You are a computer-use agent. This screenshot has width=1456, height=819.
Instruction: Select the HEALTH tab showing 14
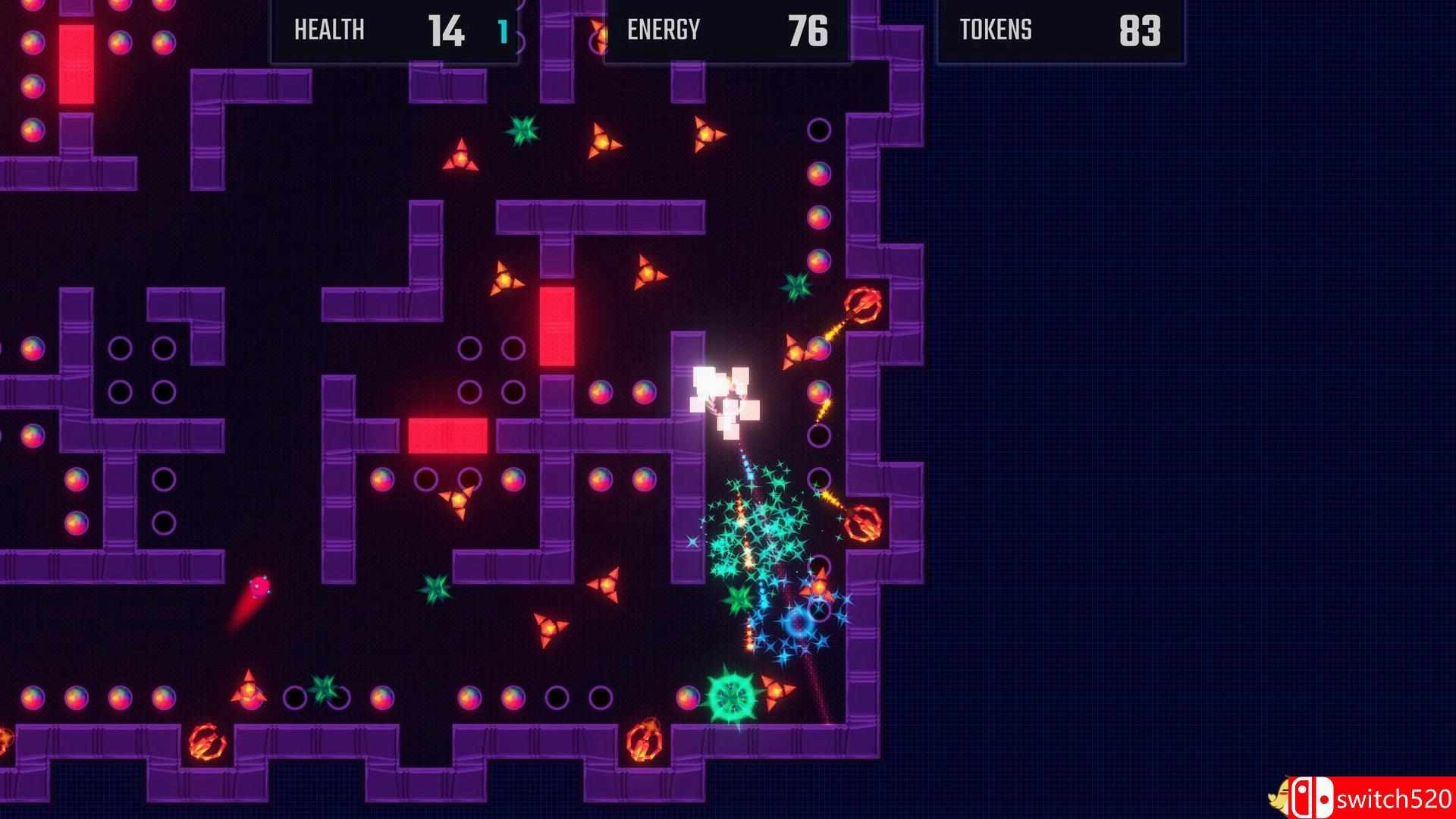click(x=447, y=32)
